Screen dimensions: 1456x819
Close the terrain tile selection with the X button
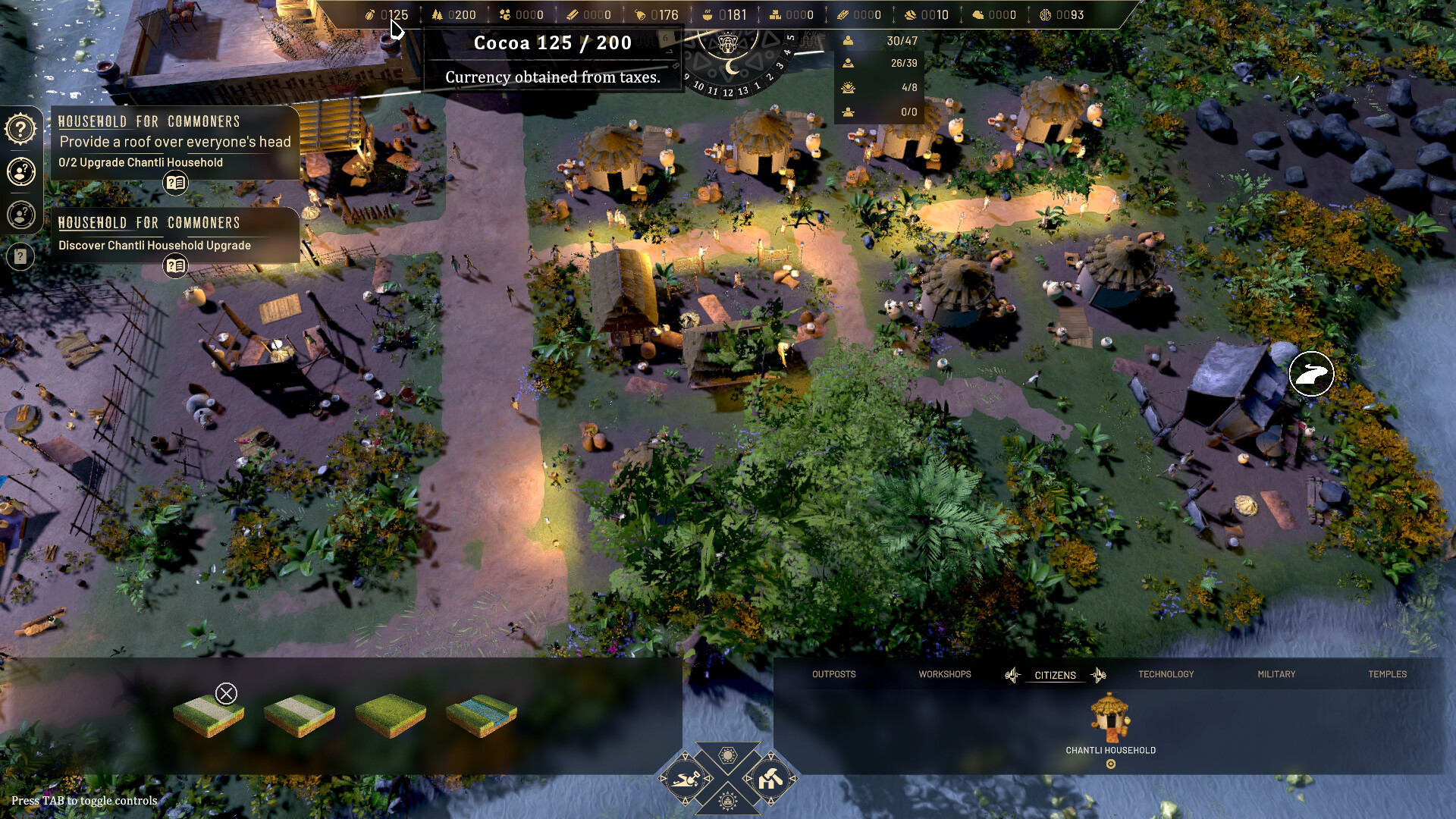tap(225, 692)
